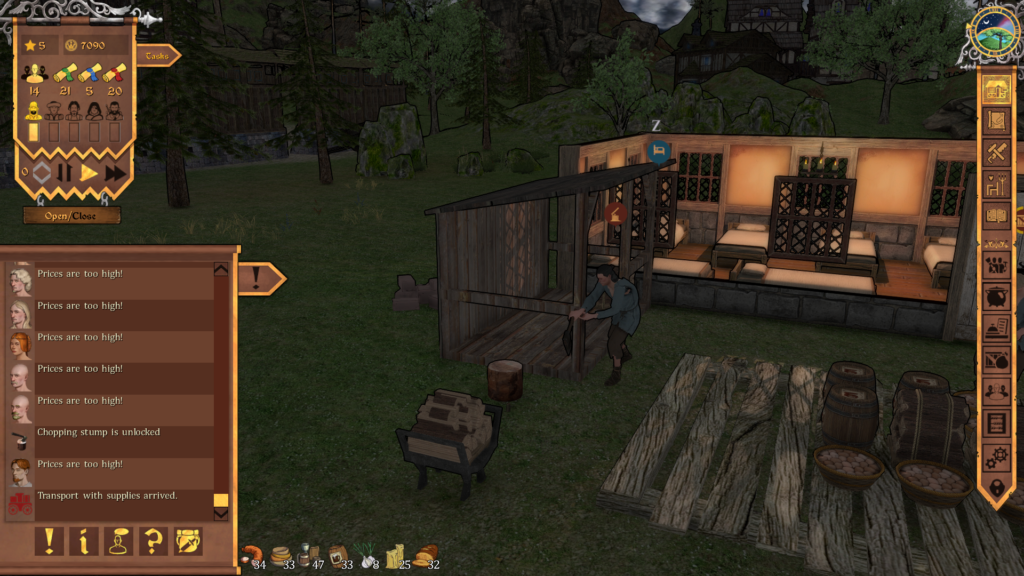The image size is (1024, 576).
Task: Collapse the message log with exclamation tab
Action: (x=259, y=278)
